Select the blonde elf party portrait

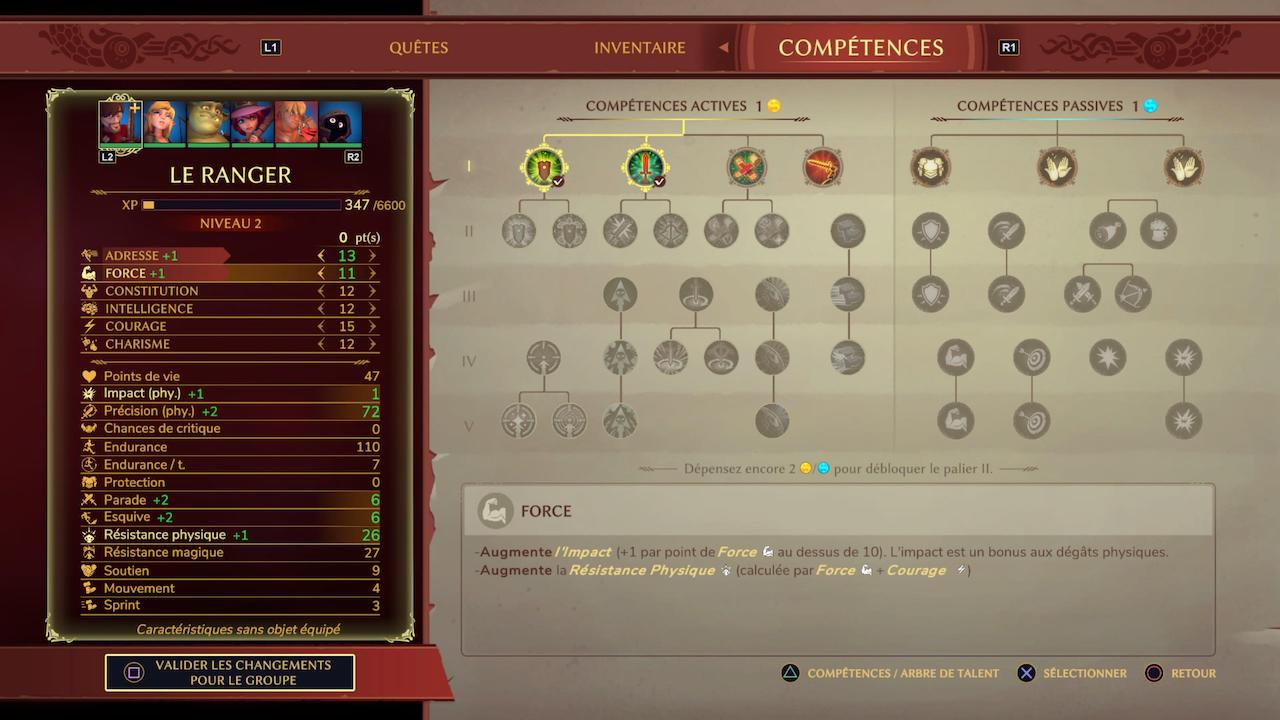(165, 124)
